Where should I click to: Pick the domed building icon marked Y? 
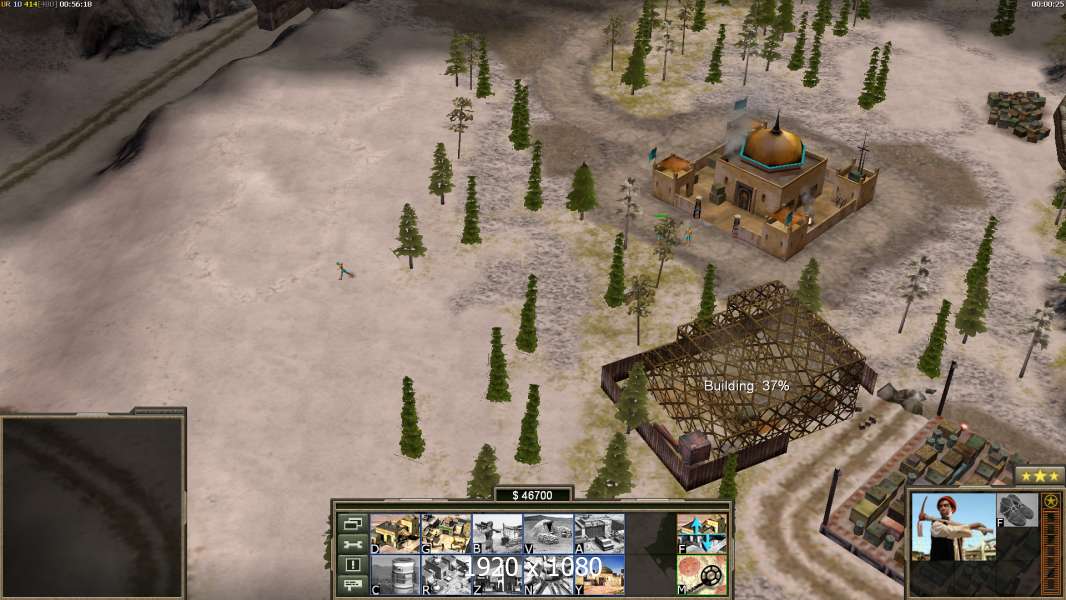pos(599,574)
